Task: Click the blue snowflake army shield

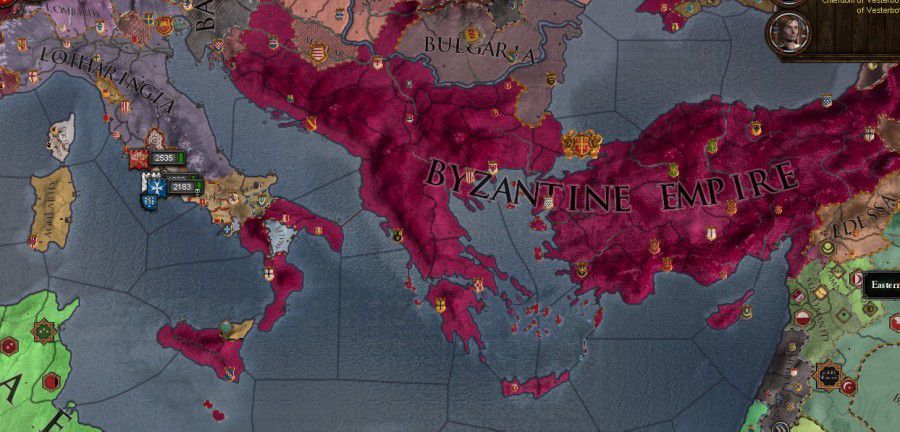Action: (155, 186)
